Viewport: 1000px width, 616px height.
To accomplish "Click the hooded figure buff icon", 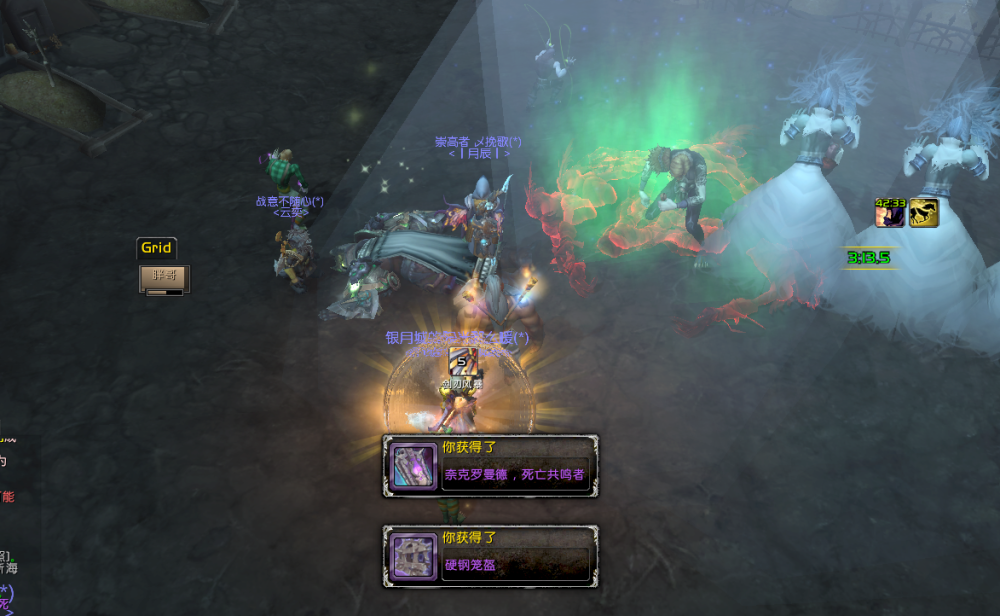I will pyautogui.click(x=890, y=213).
